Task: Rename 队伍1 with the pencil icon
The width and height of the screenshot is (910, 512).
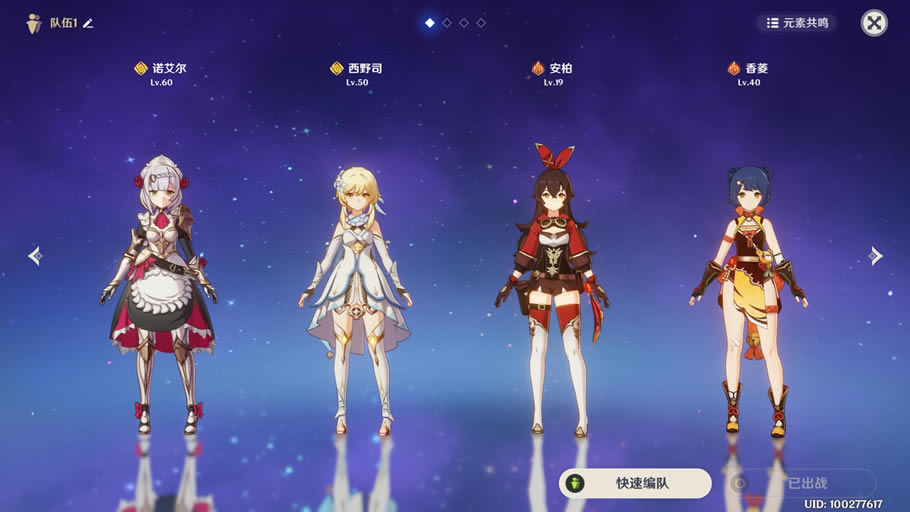Action: pyautogui.click(x=88, y=23)
